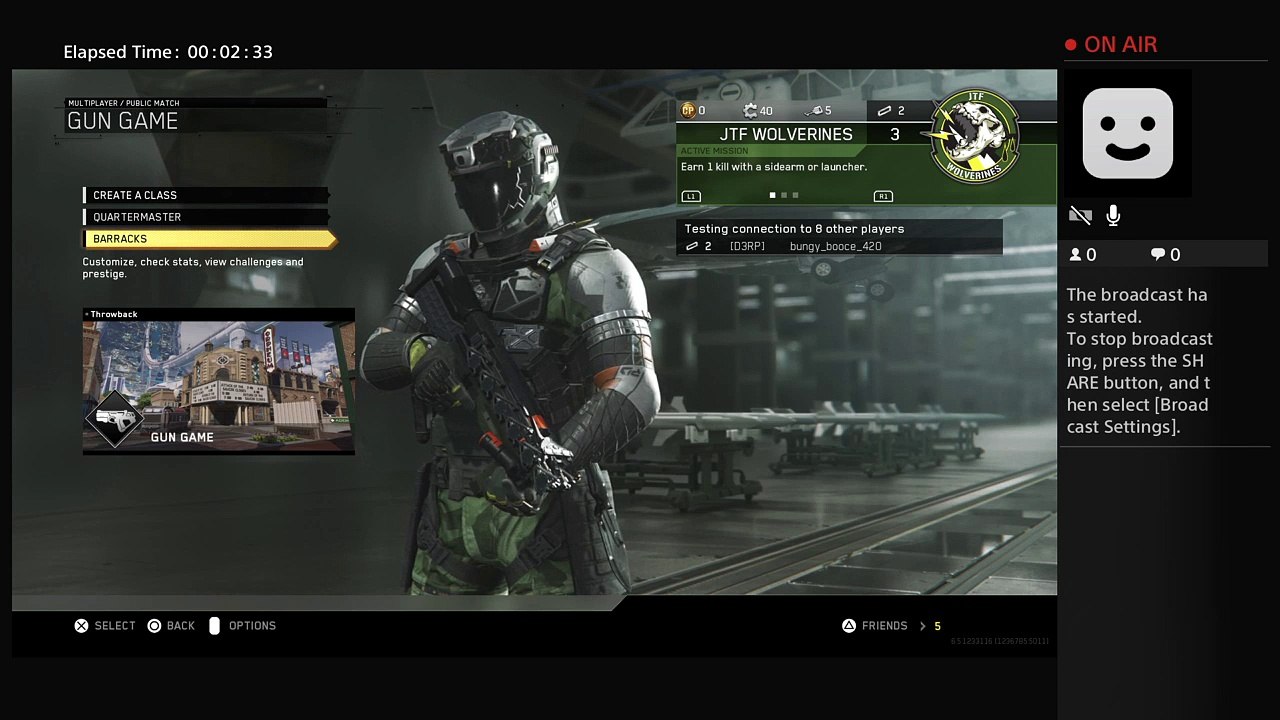Select the Quartermaster menu entry
This screenshot has height=720, width=1280.
(x=137, y=217)
